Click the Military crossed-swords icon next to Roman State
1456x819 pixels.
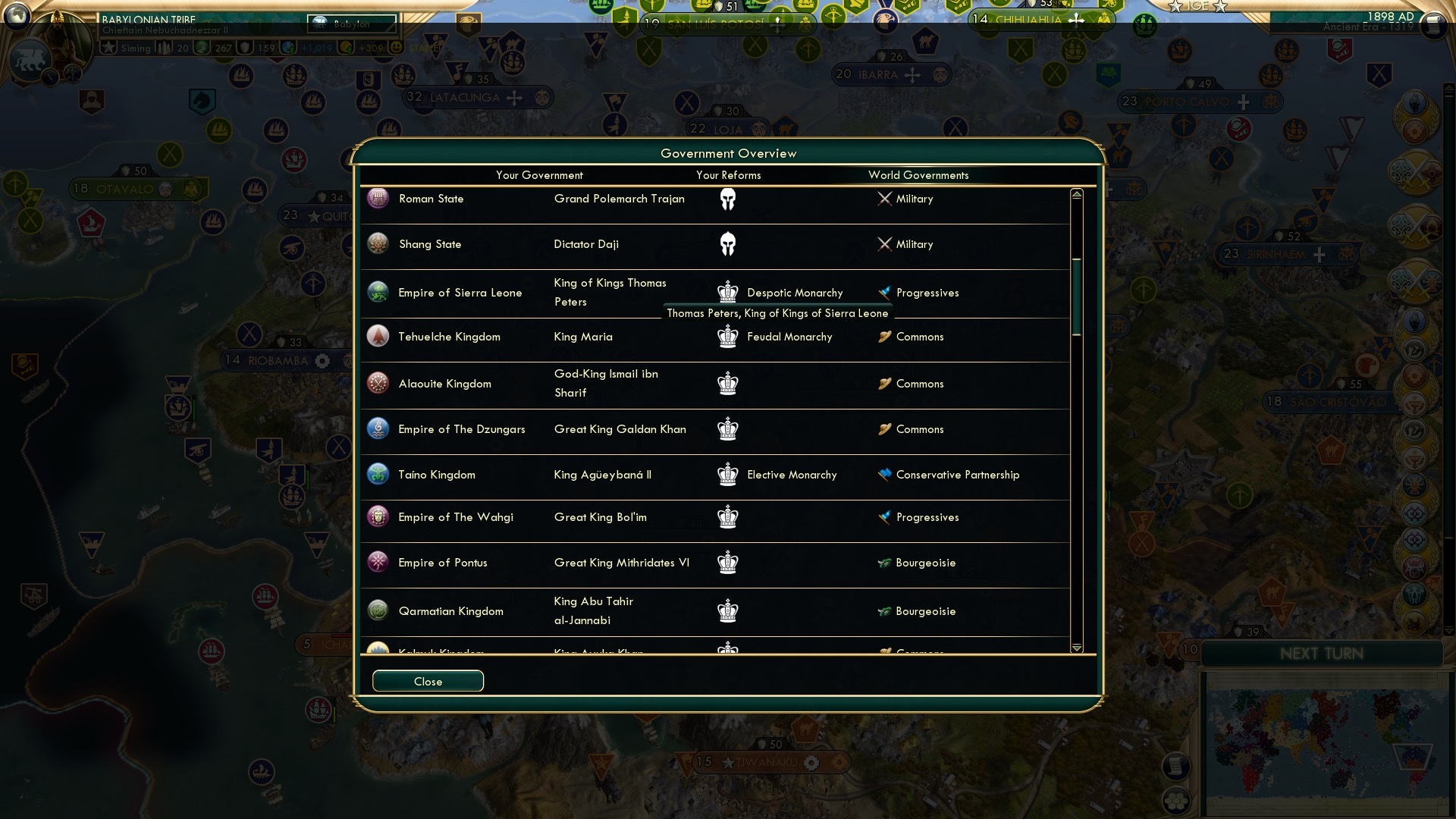[x=883, y=199]
